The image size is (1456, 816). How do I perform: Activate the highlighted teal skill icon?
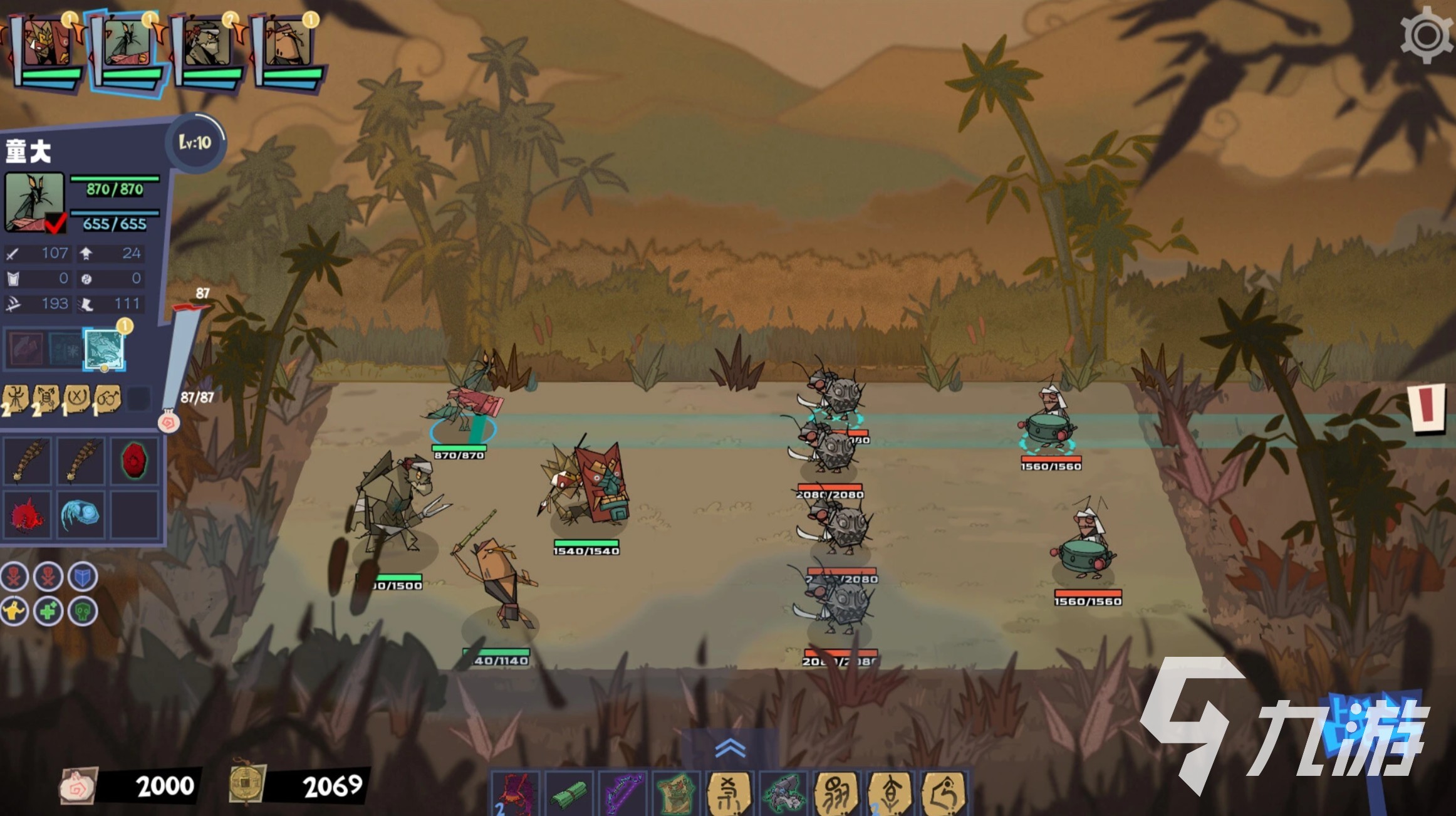point(104,348)
